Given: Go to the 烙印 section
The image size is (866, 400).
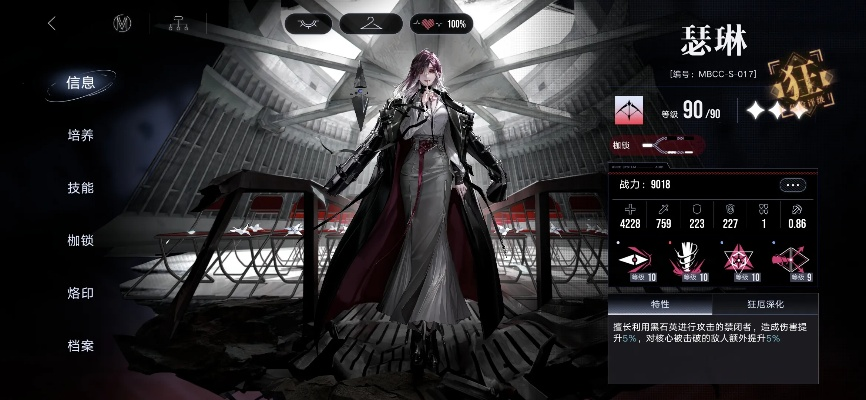Looking at the screenshot, I should pos(80,293).
